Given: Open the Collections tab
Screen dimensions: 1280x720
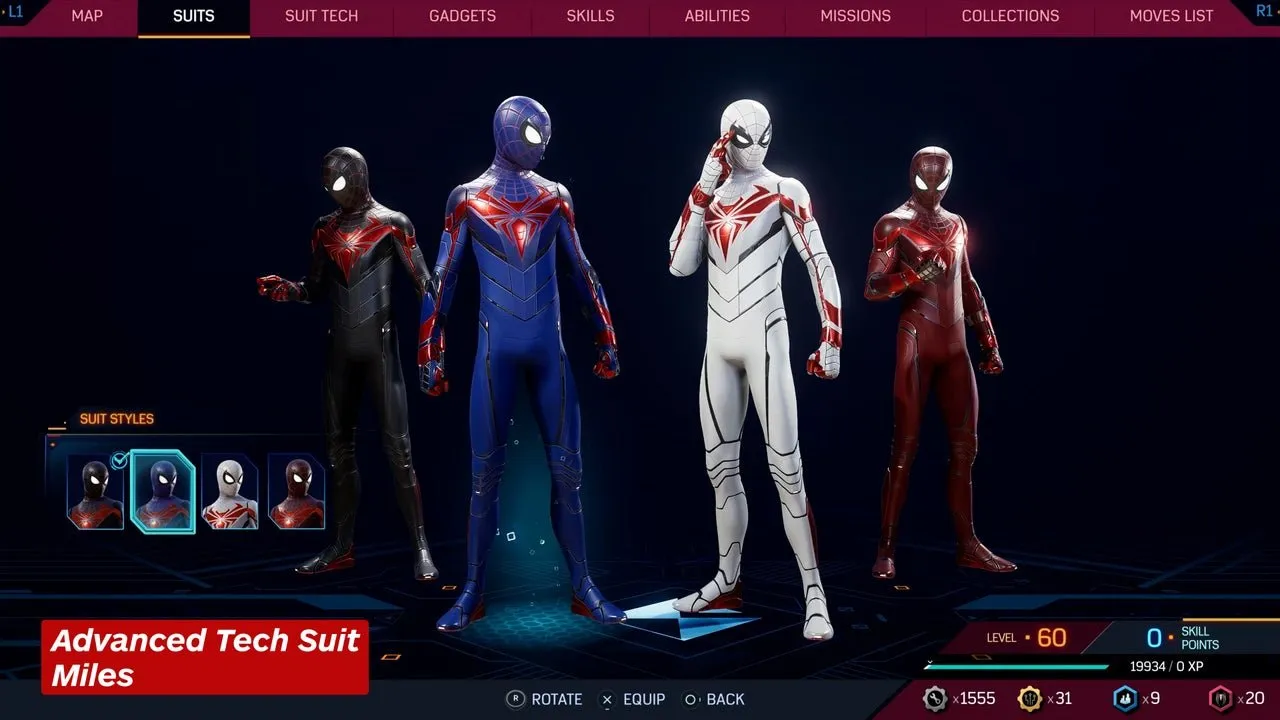Looking at the screenshot, I should click(1010, 16).
